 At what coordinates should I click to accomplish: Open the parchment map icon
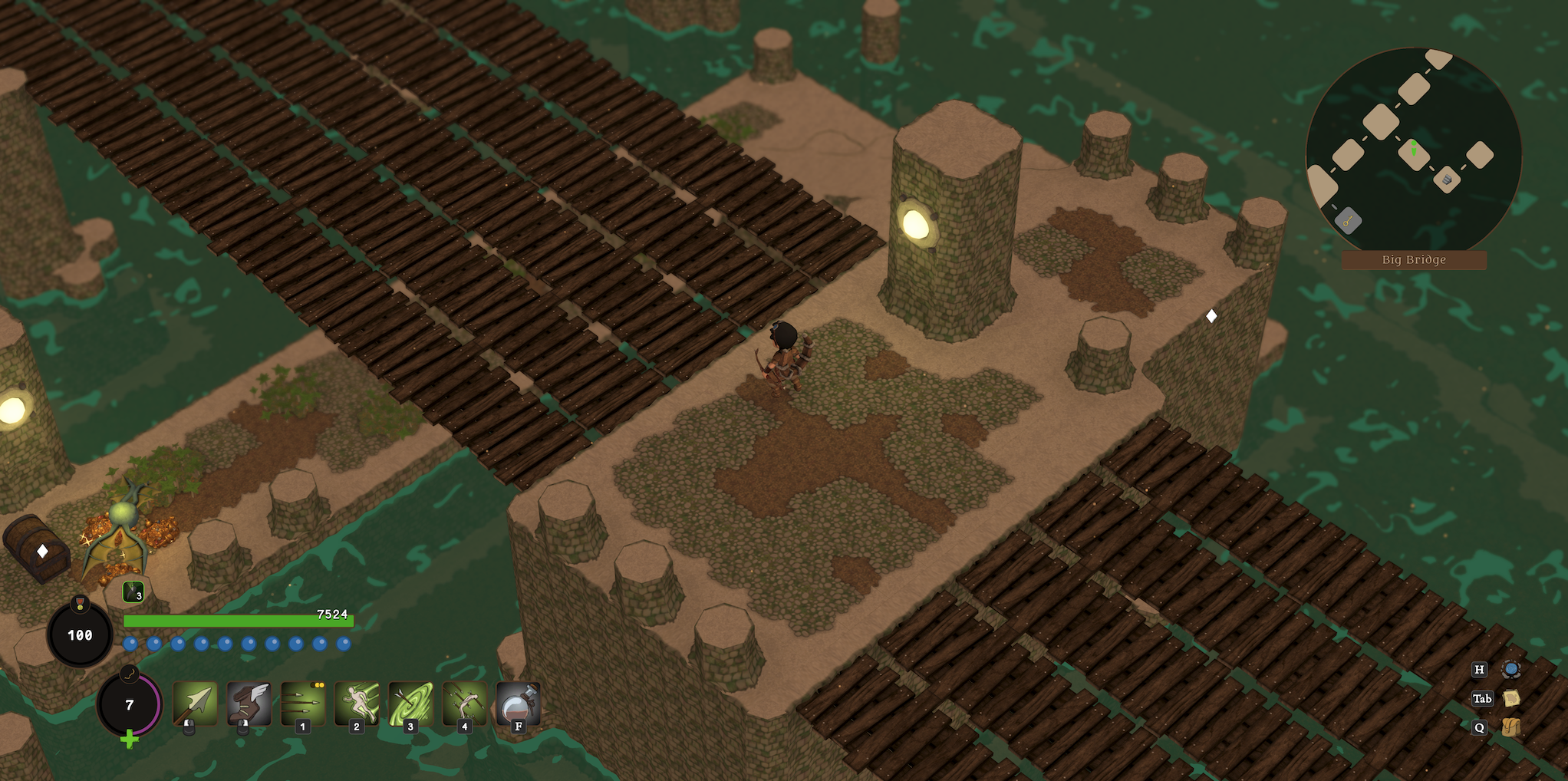click(x=1511, y=698)
